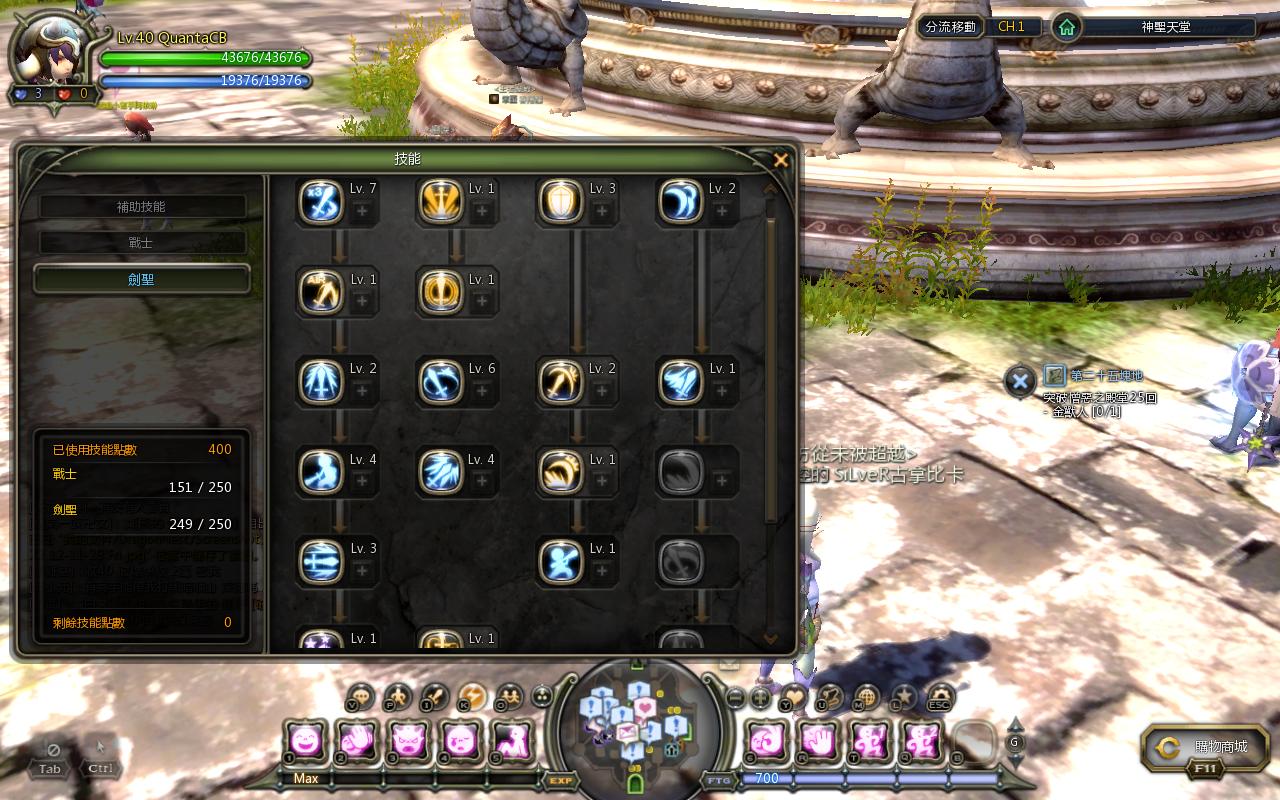Use the smiling face emote slot
Screen dimensions: 1280x800
tap(305, 740)
